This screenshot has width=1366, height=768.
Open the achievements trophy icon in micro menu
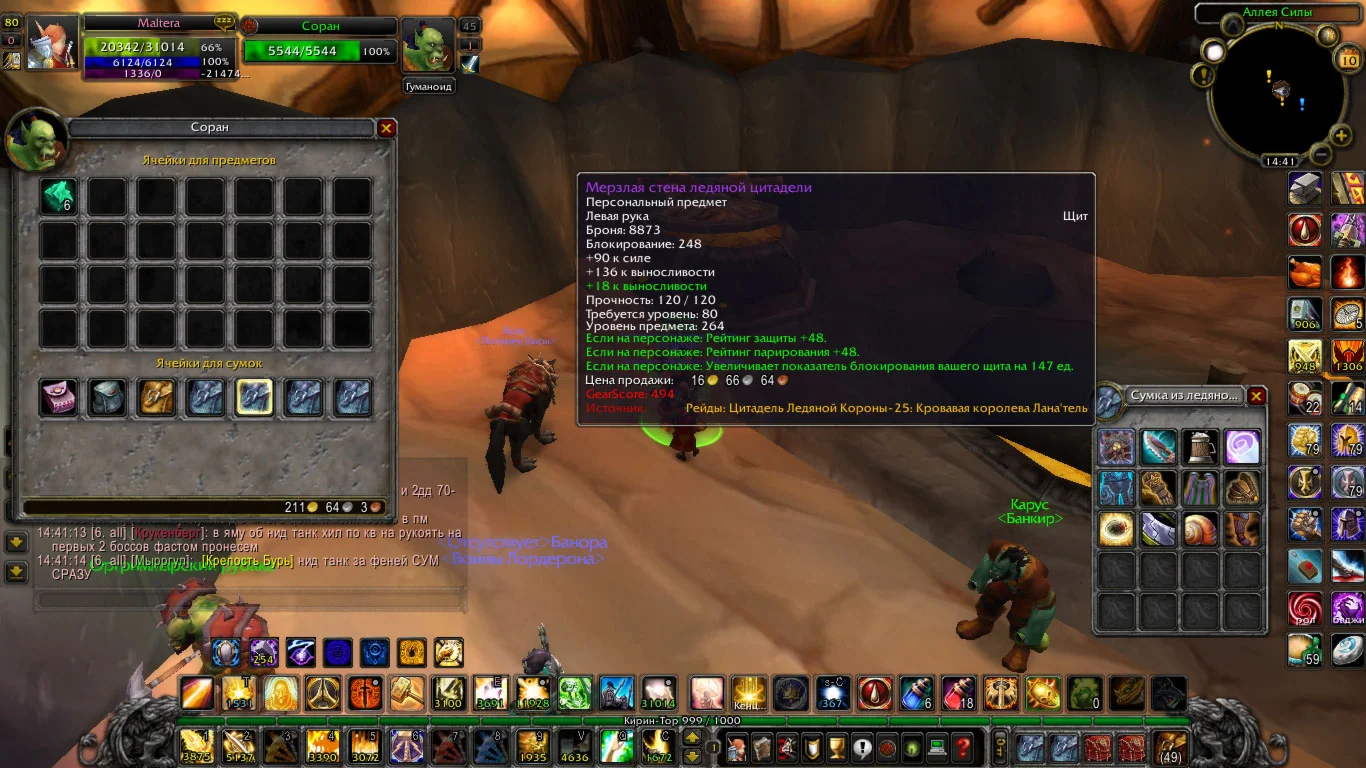point(836,746)
